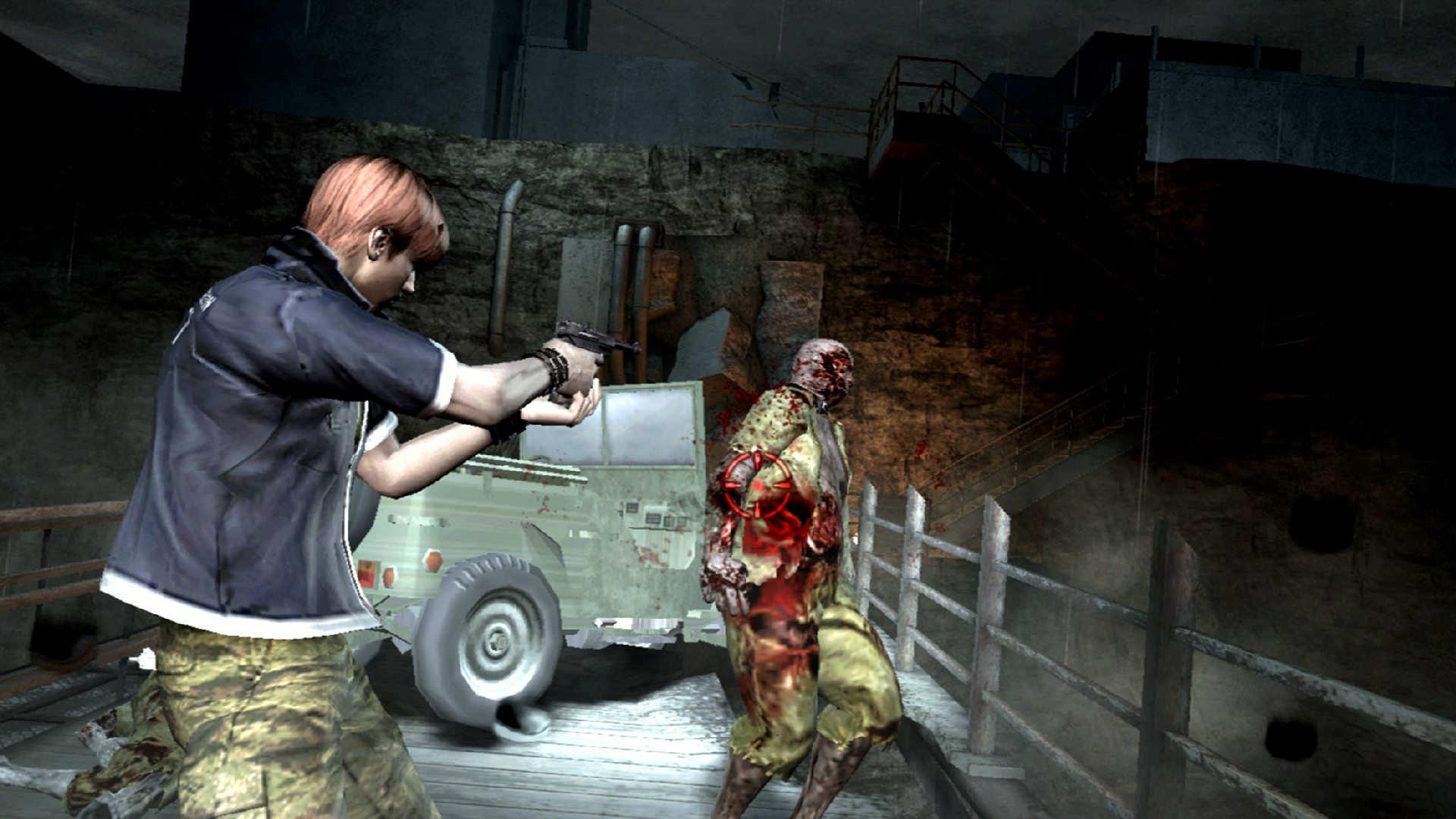Image resolution: width=1456 pixels, height=819 pixels.
Task: Select the center dot of the aiming crosshair
Action: [x=757, y=486]
